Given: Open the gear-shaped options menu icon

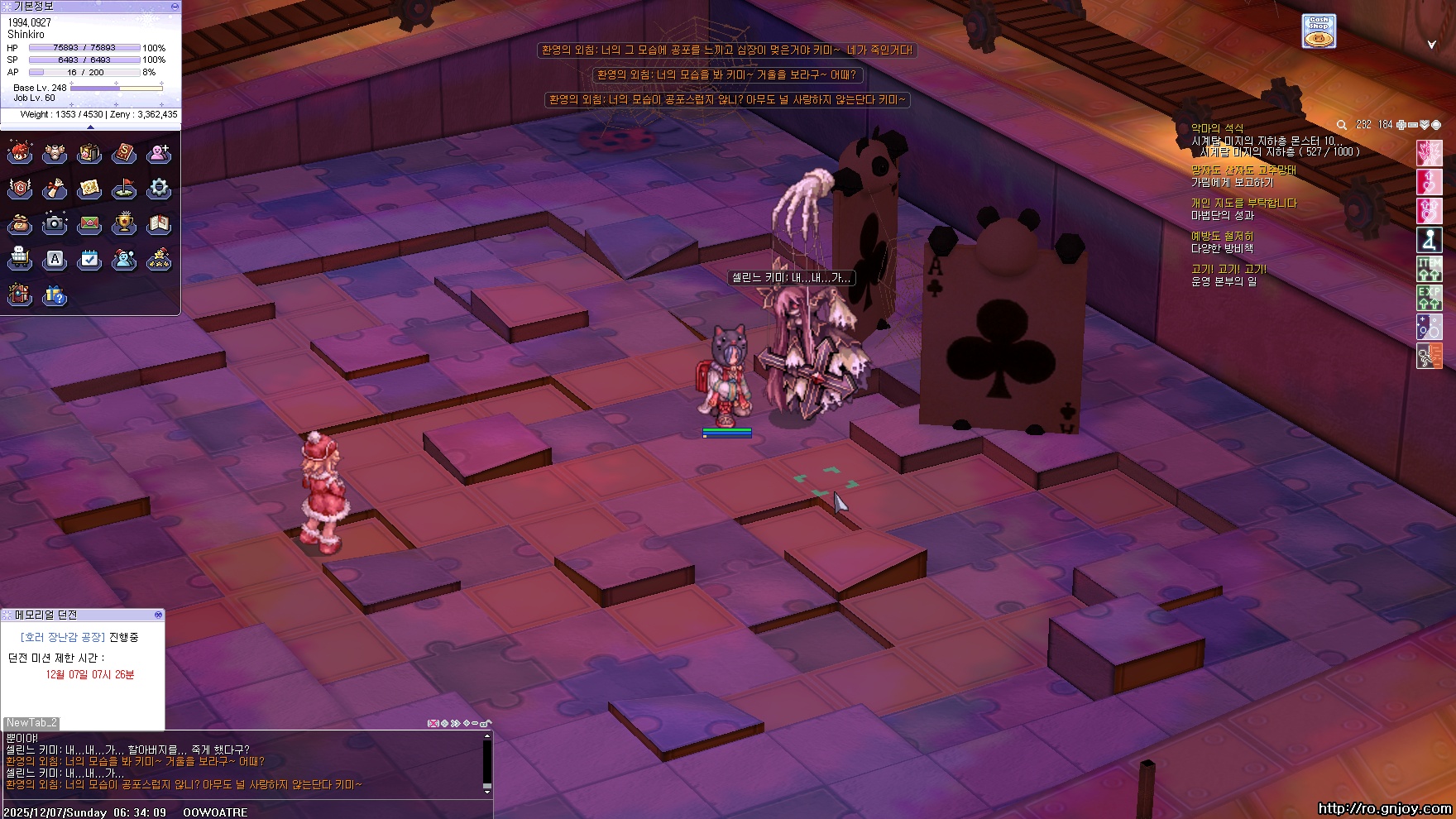Looking at the screenshot, I should tap(159, 189).
